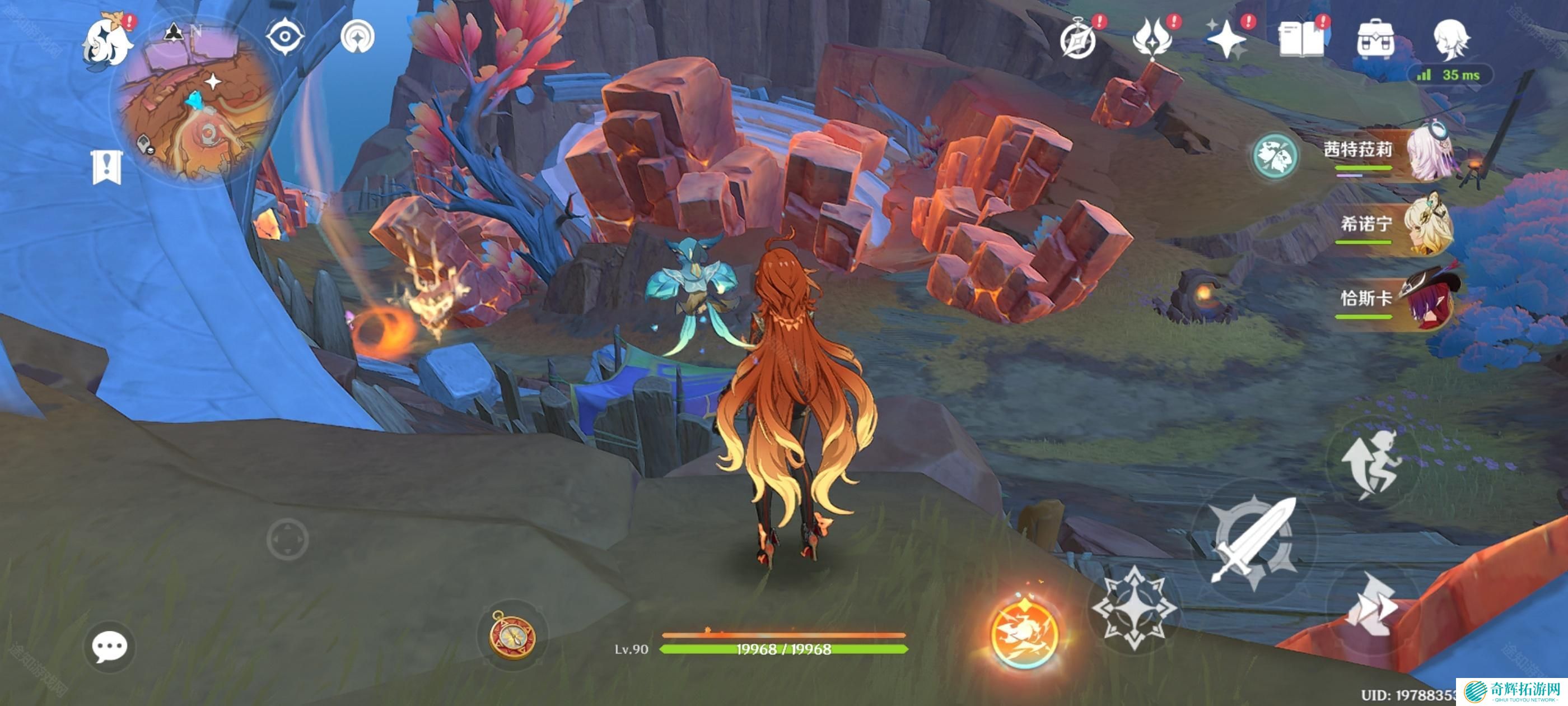Screen dimensions: 1568x706
Task: Open the backpack inventory
Action: click(x=1376, y=40)
